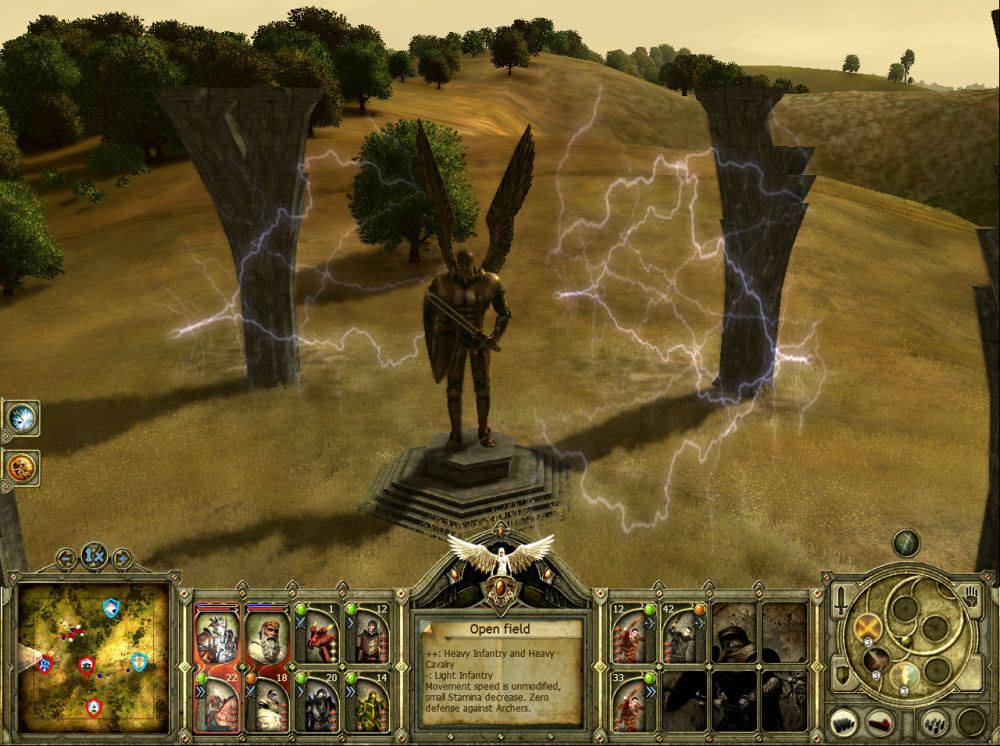Select the red archer unit numbered 33

coord(635,700)
